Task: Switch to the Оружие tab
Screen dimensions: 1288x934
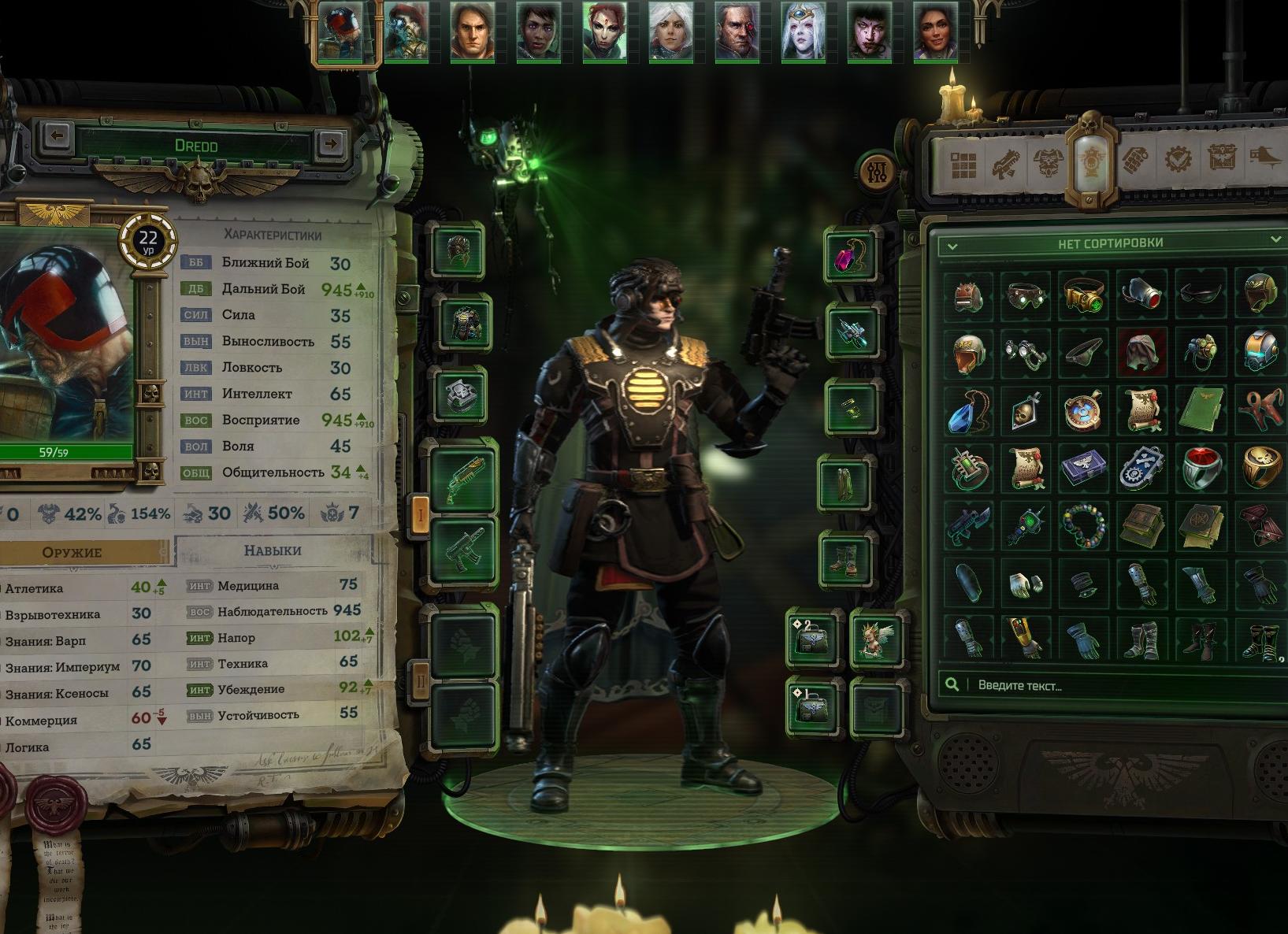Action: coord(72,552)
